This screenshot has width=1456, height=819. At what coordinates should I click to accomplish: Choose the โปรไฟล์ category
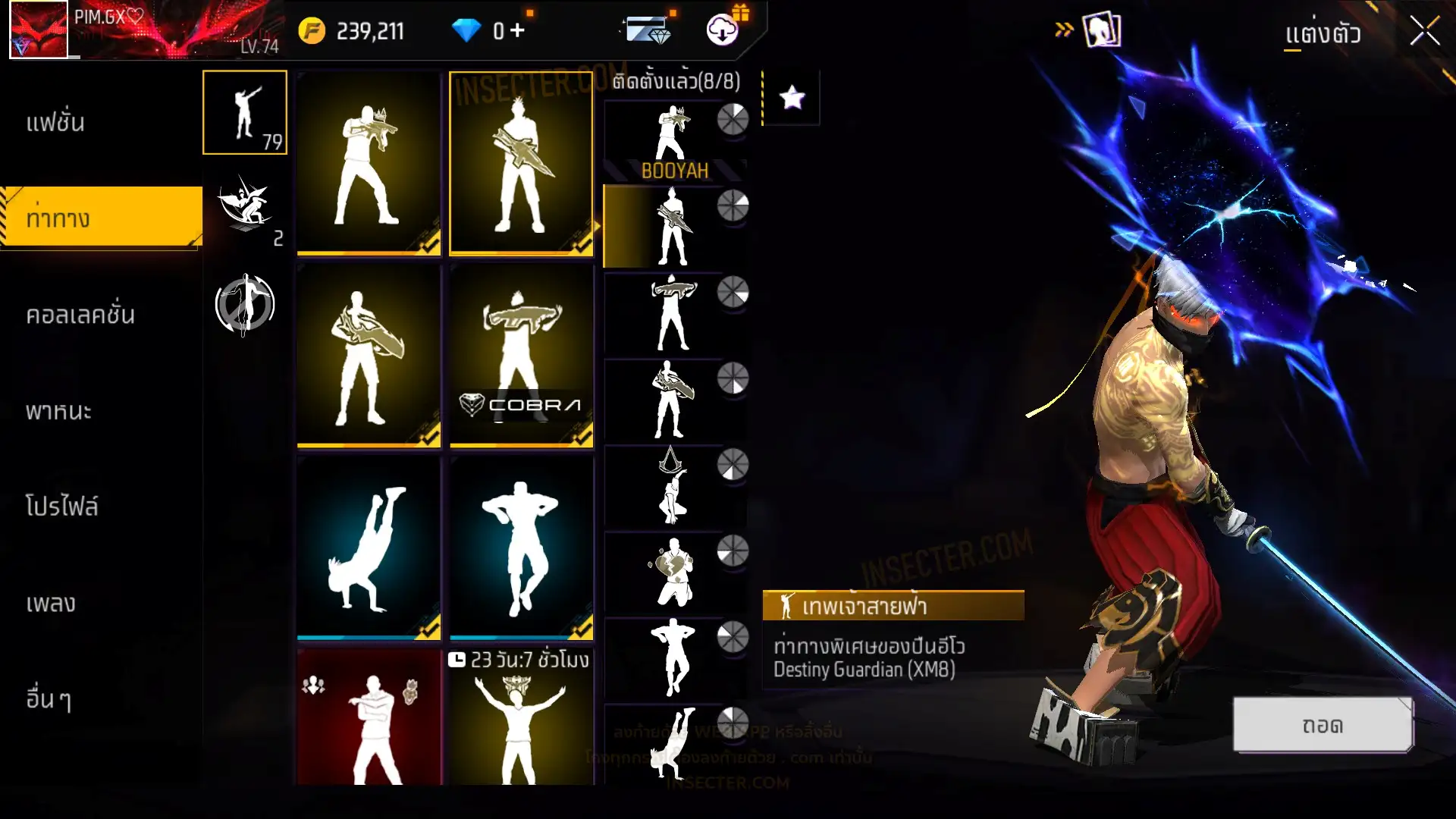(61, 507)
